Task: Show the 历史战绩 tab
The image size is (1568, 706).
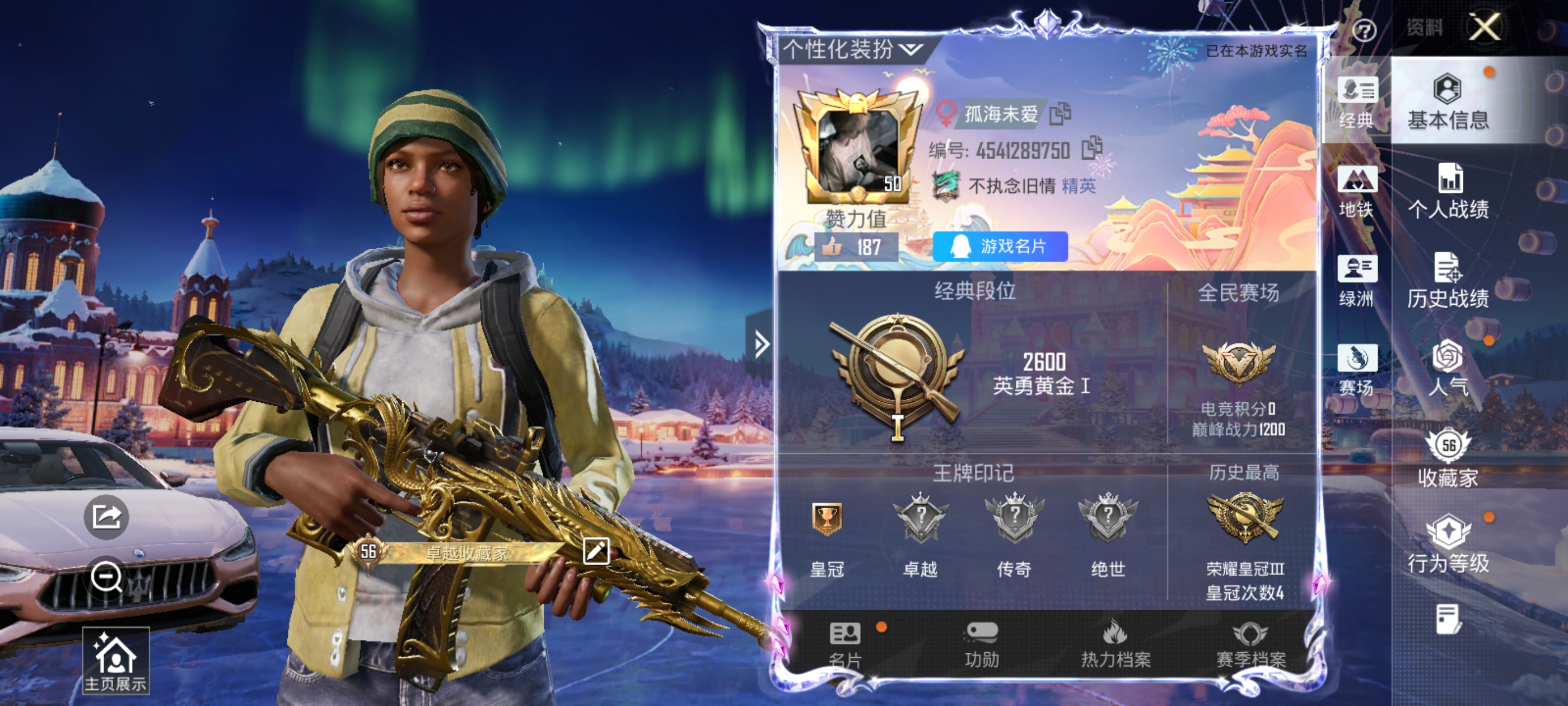Action: click(1448, 280)
